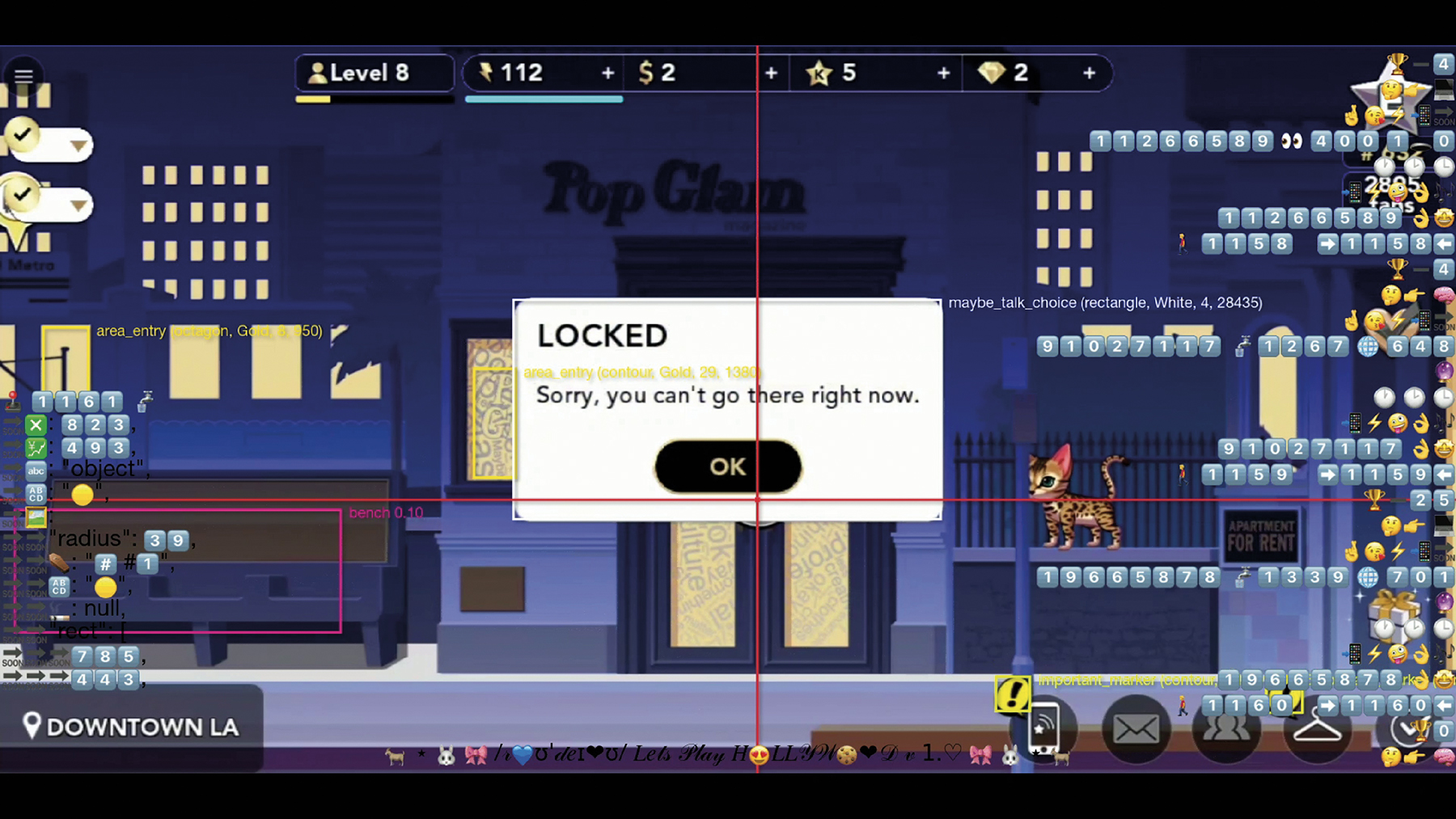The width and height of the screenshot is (1456, 819).
Task: Open the phone icon
Action: pyautogui.click(x=1044, y=728)
